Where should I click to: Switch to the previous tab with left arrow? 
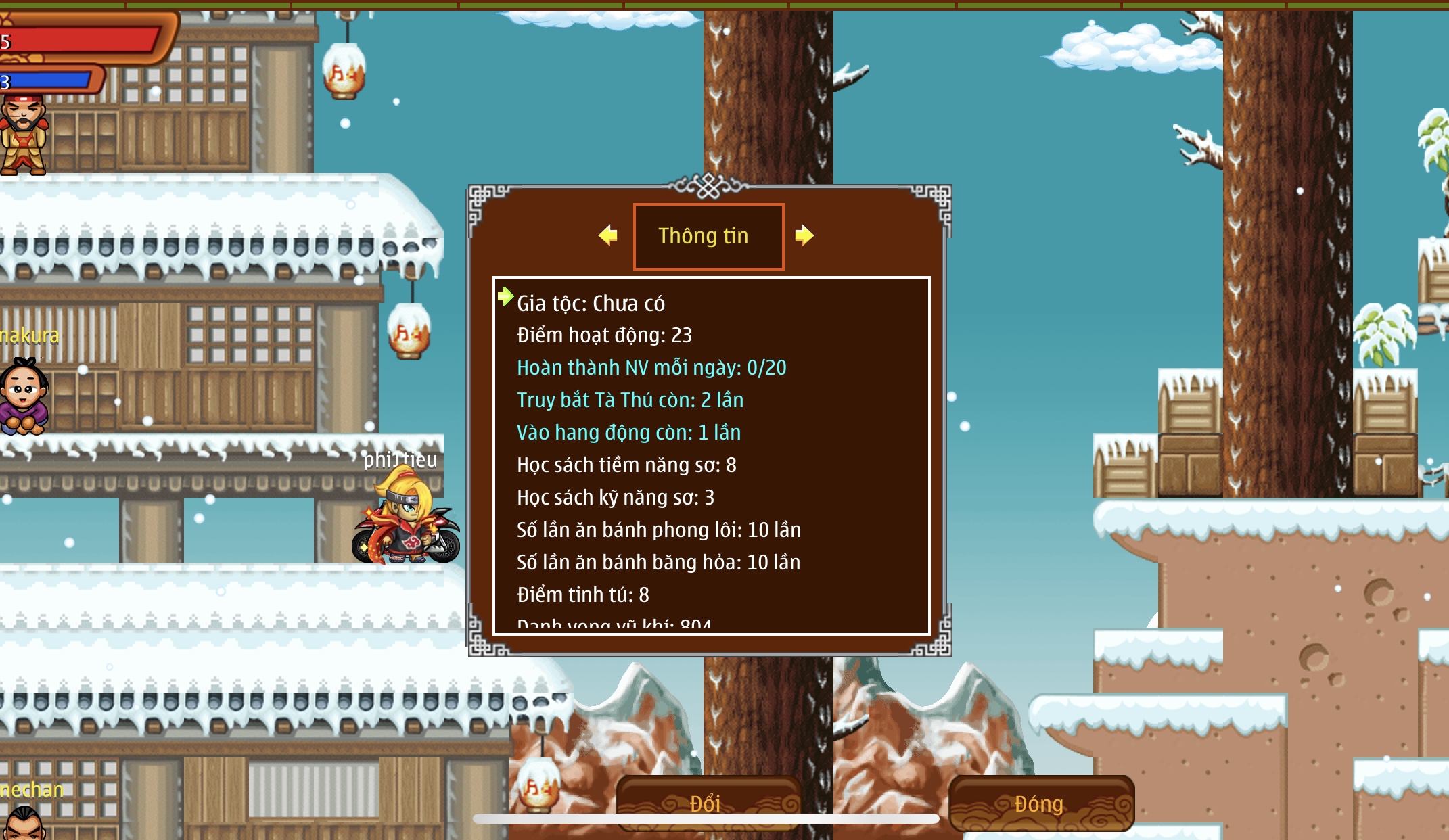(x=608, y=235)
